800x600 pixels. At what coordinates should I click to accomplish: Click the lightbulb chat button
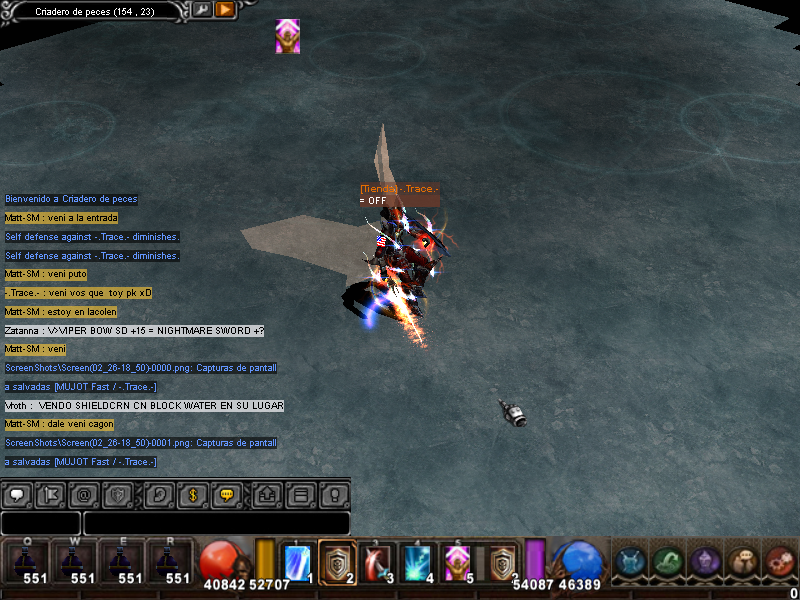(x=334, y=494)
